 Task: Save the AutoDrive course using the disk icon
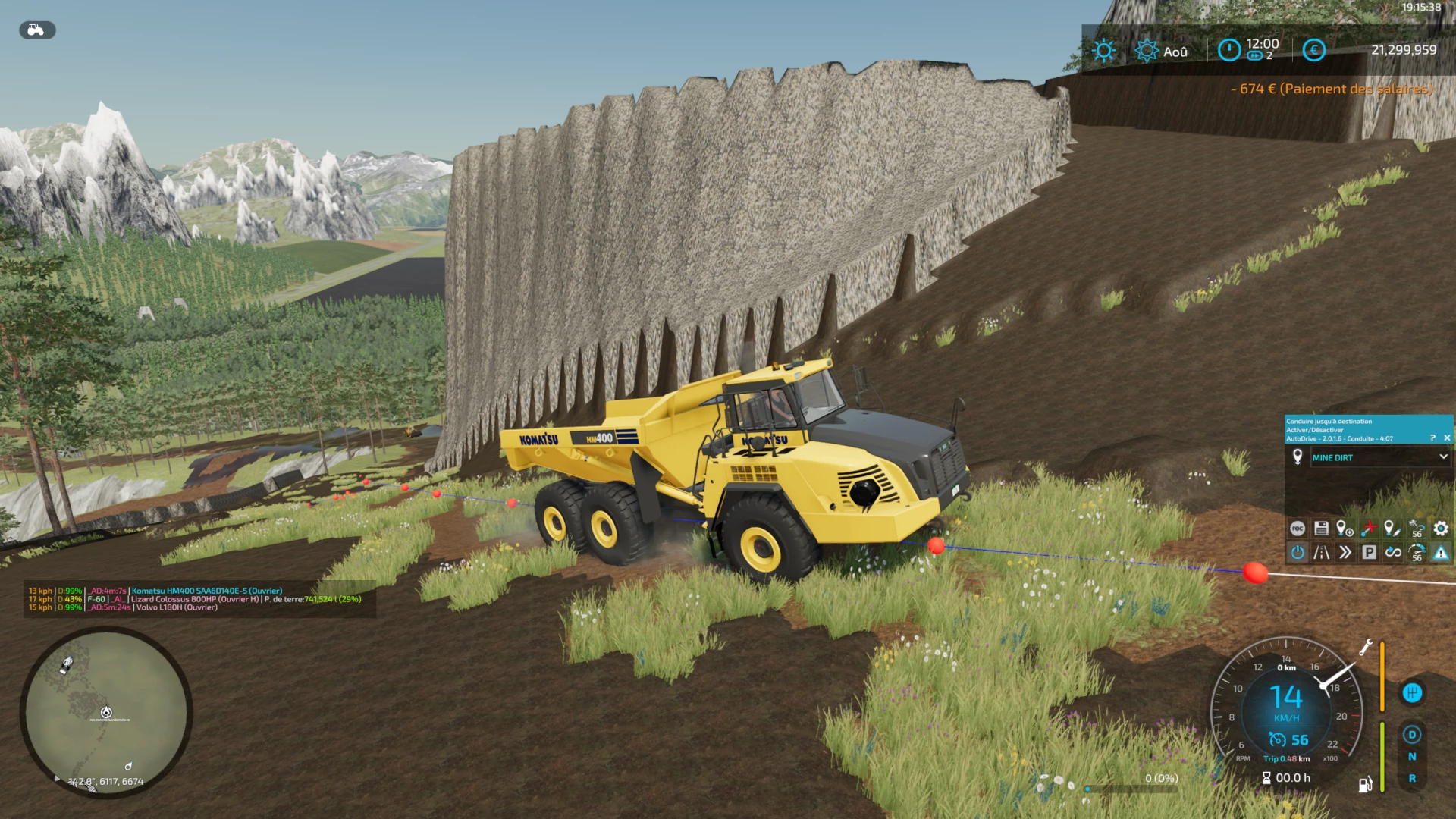[x=1322, y=529]
